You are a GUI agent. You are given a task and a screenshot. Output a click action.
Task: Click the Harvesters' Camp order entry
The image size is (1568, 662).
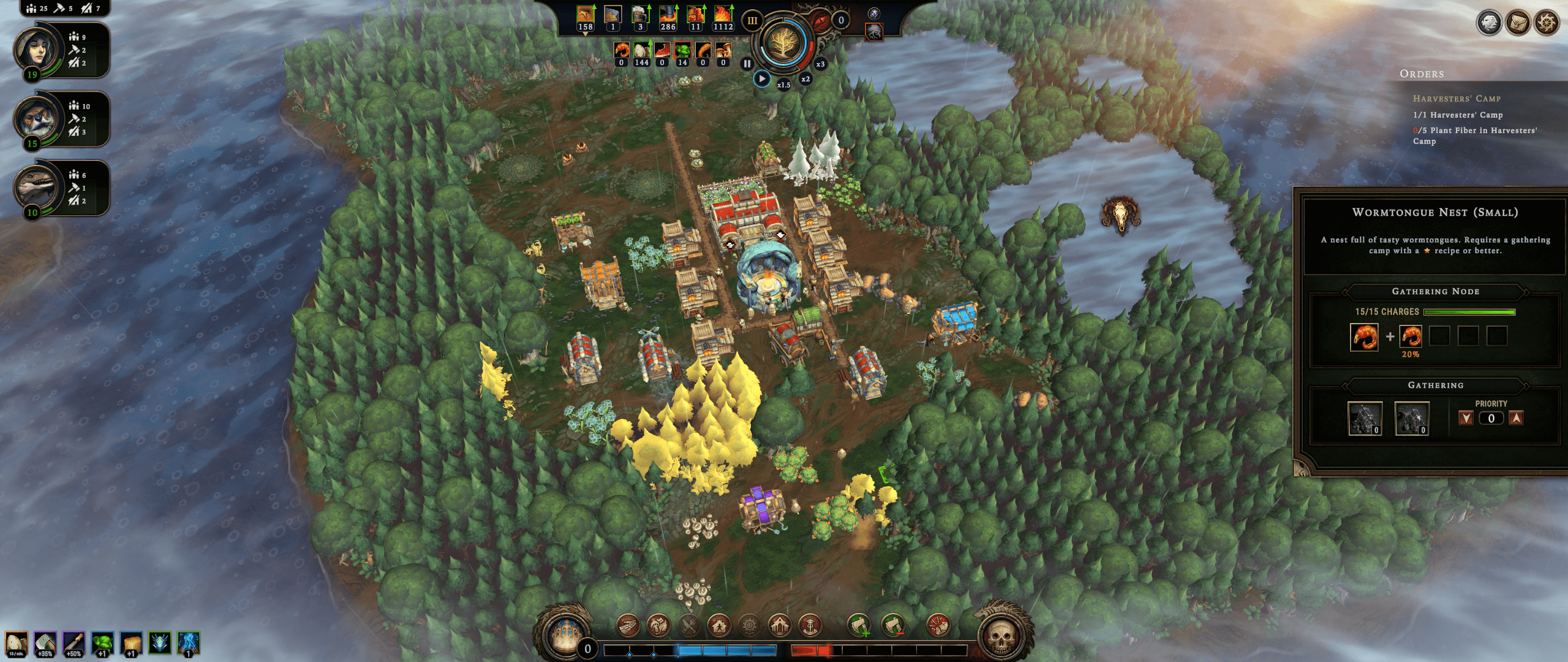click(x=1457, y=99)
